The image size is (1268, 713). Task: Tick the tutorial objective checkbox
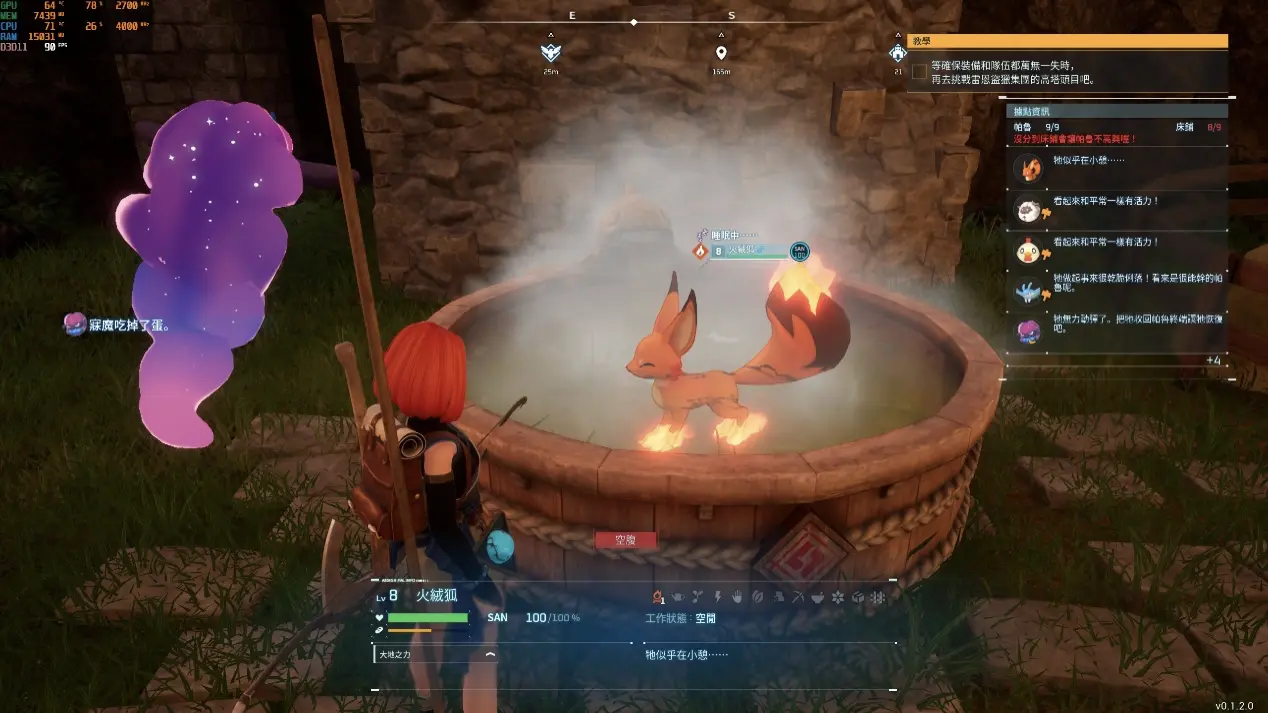pyautogui.click(x=919, y=72)
